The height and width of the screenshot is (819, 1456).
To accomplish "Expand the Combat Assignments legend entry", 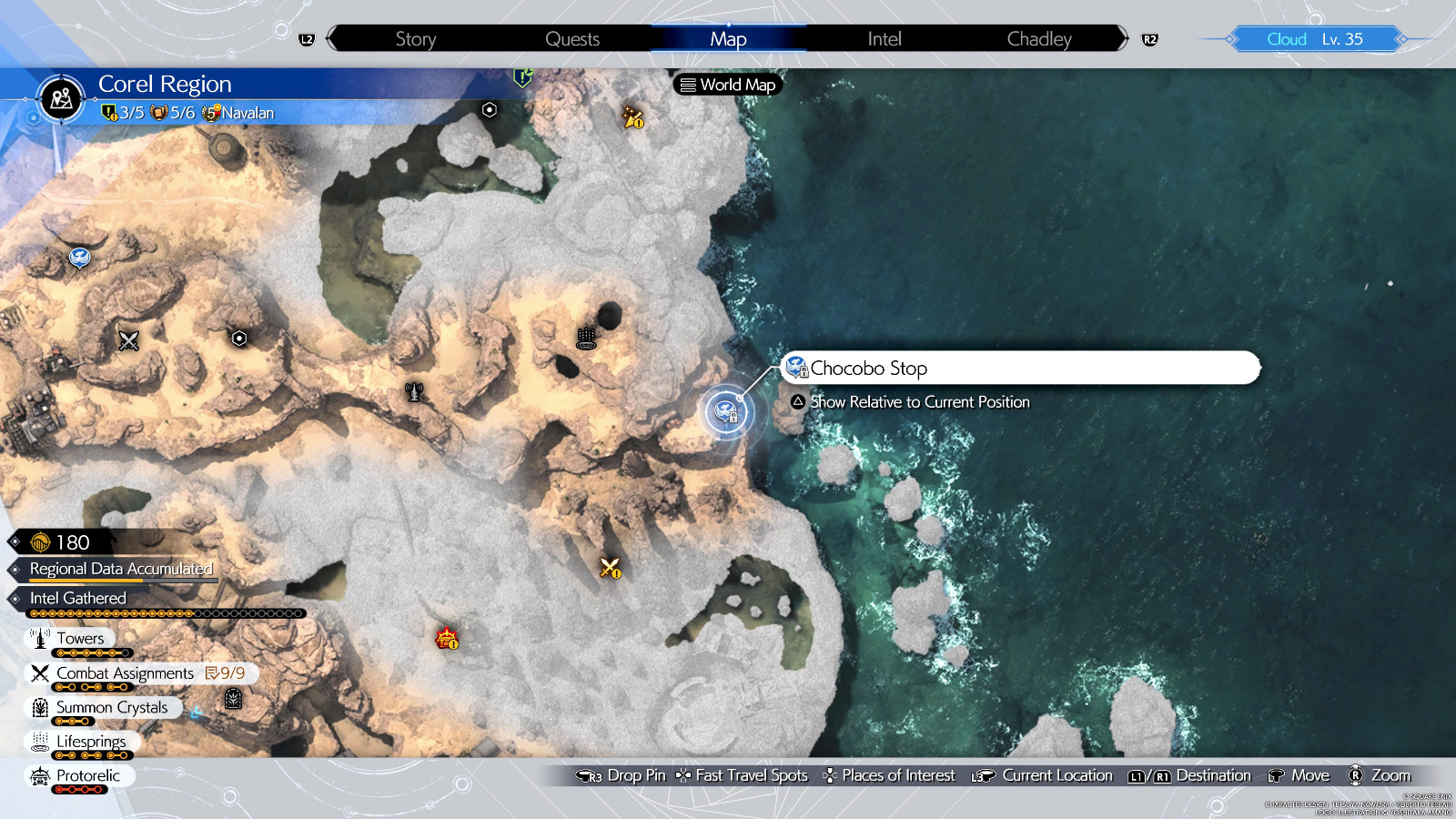I will [x=124, y=672].
